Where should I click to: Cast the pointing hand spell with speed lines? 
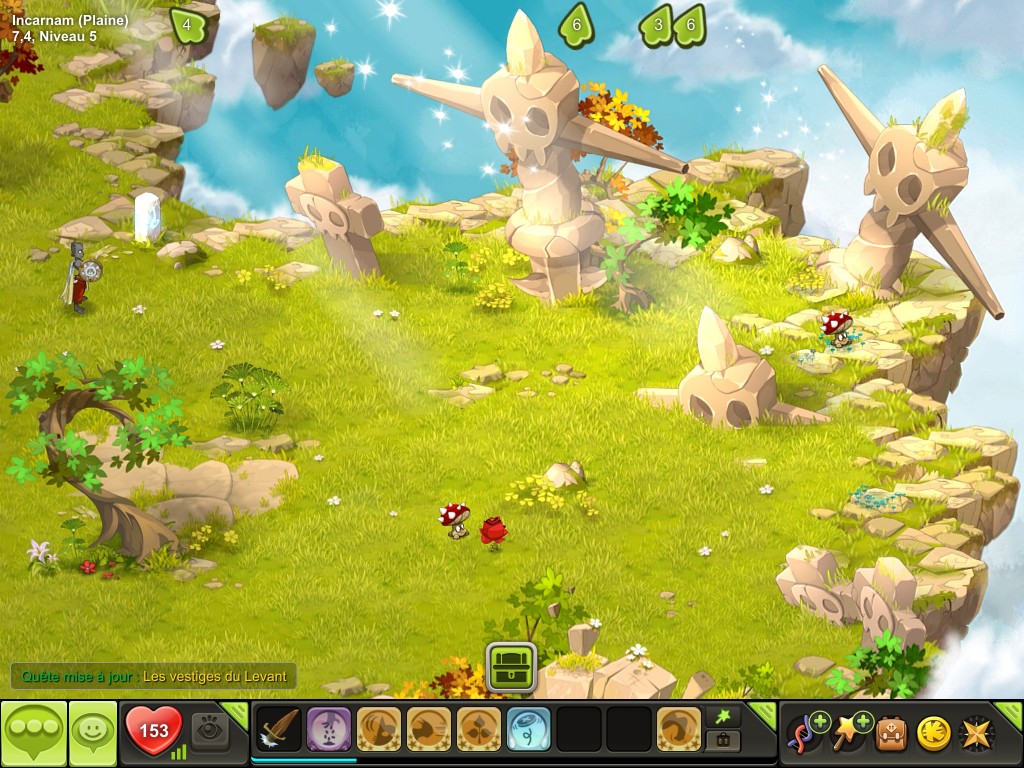(429, 730)
